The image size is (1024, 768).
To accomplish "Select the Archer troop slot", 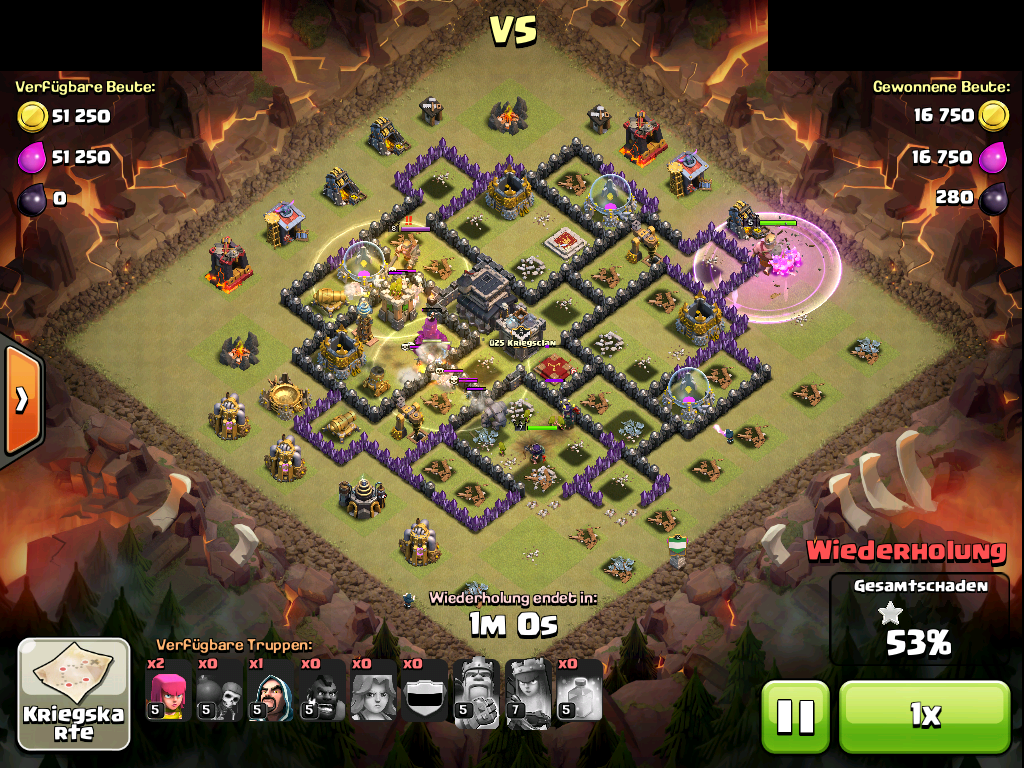I will [x=168, y=690].
